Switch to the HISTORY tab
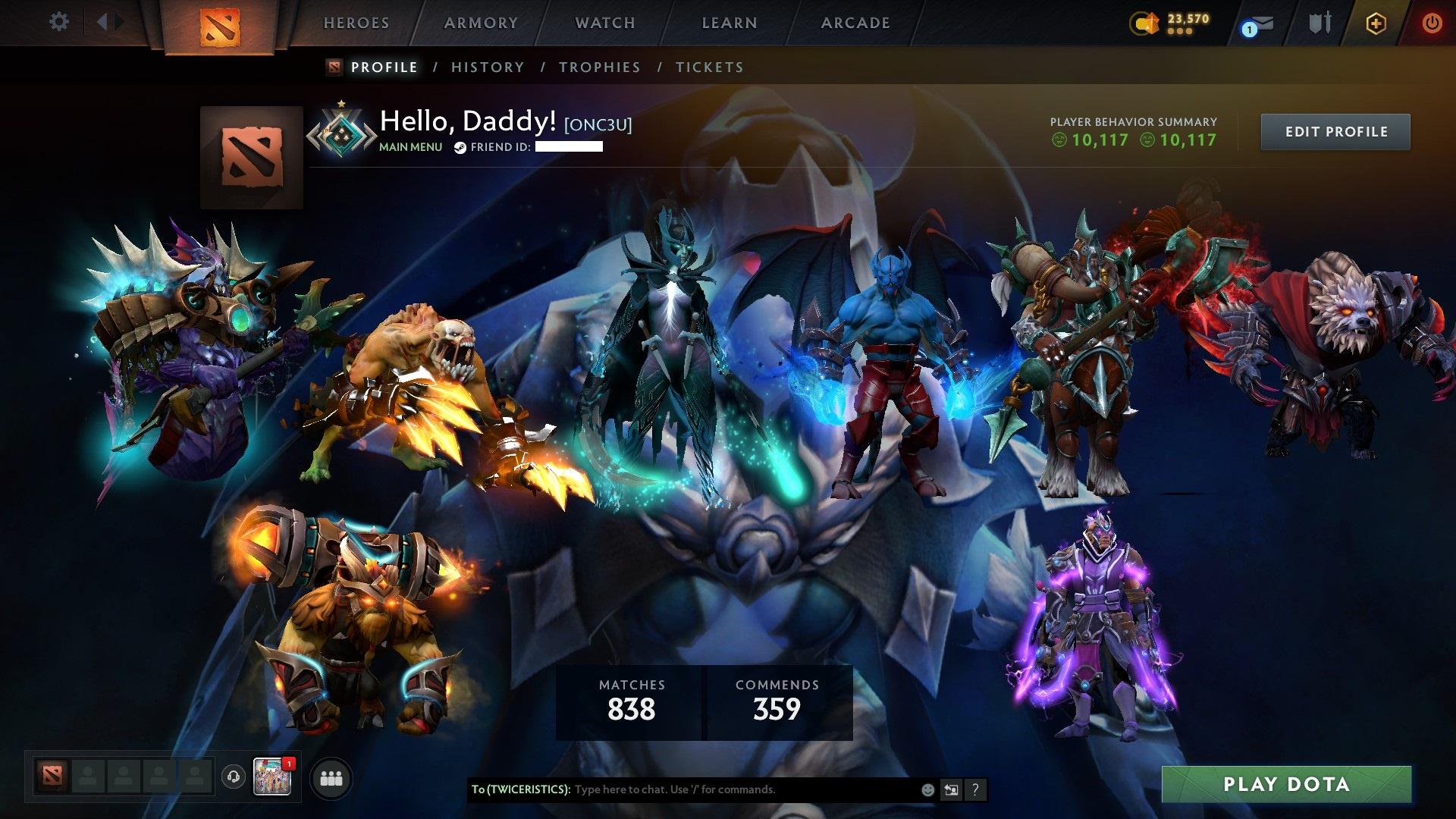The image size is (1456, 819). 487,67
